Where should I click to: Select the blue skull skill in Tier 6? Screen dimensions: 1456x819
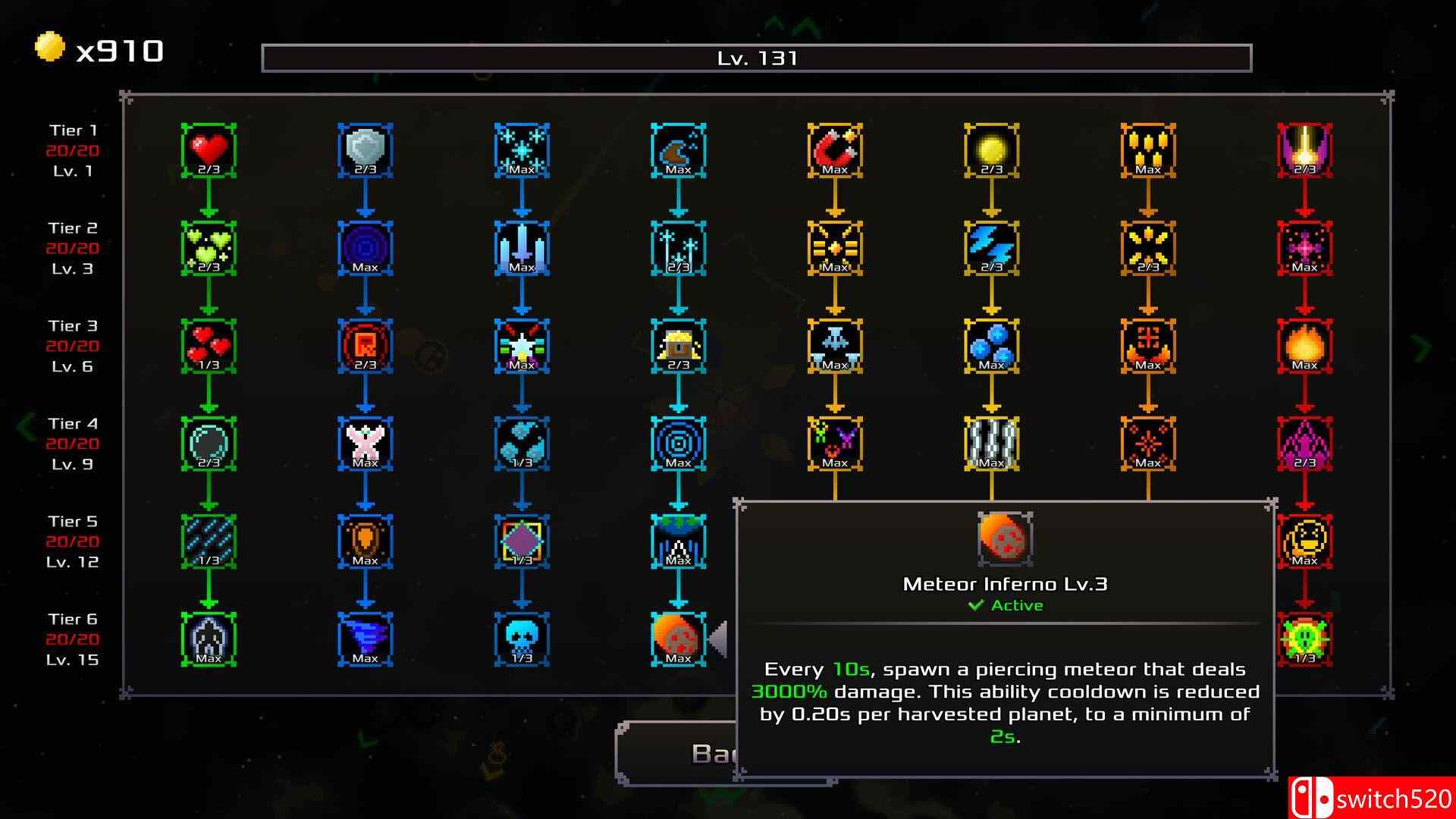pos(521,639)
